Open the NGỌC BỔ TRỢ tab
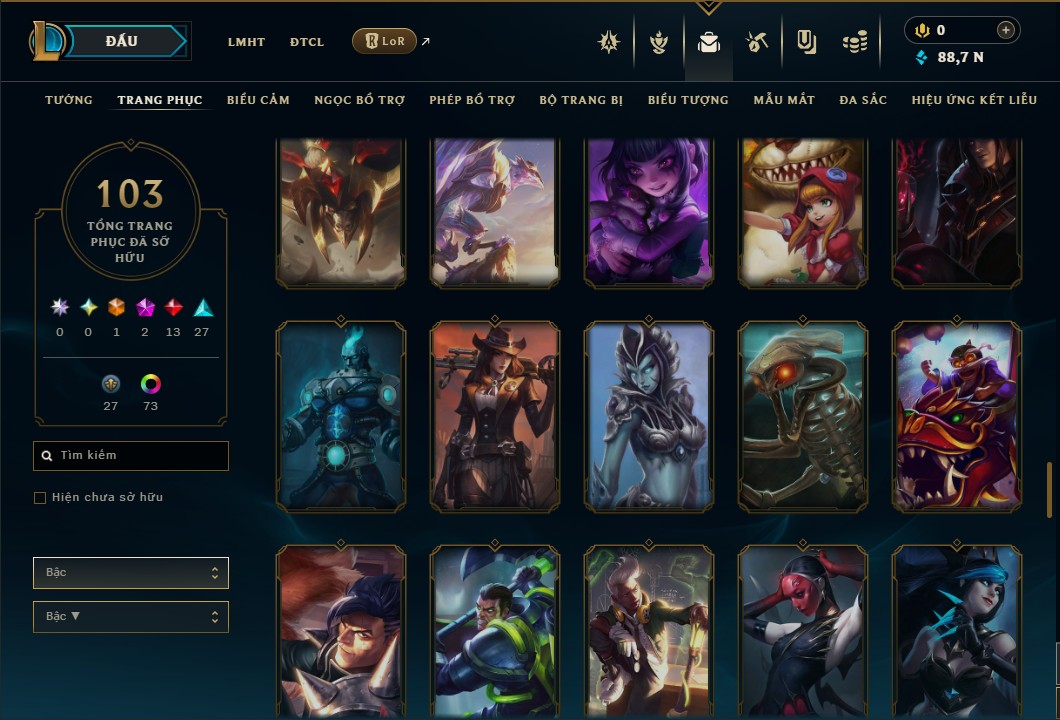 (359, 100)
